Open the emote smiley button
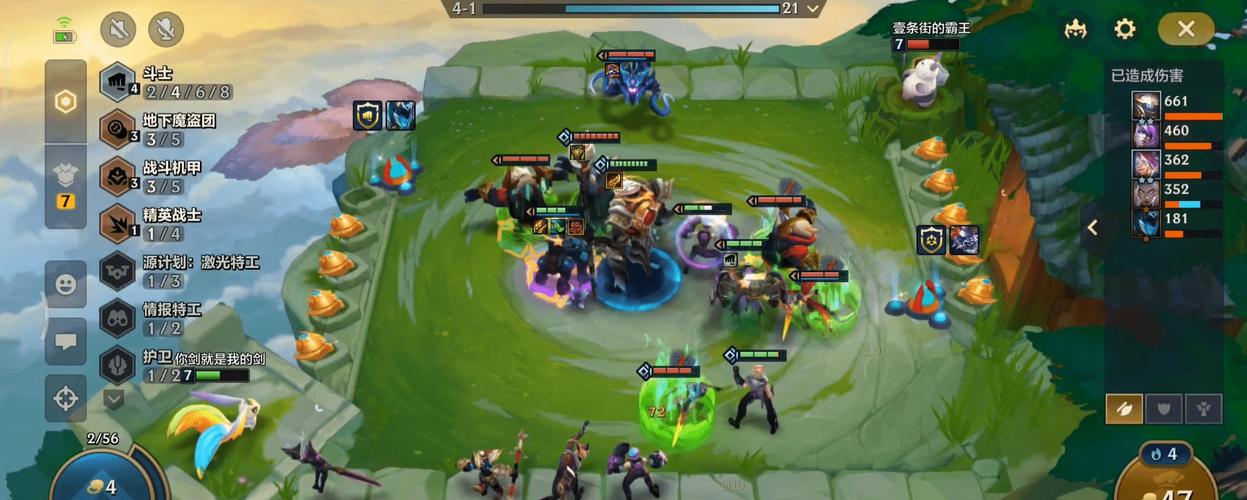This screenshot has height=500, width=1247. coord(66,285)
